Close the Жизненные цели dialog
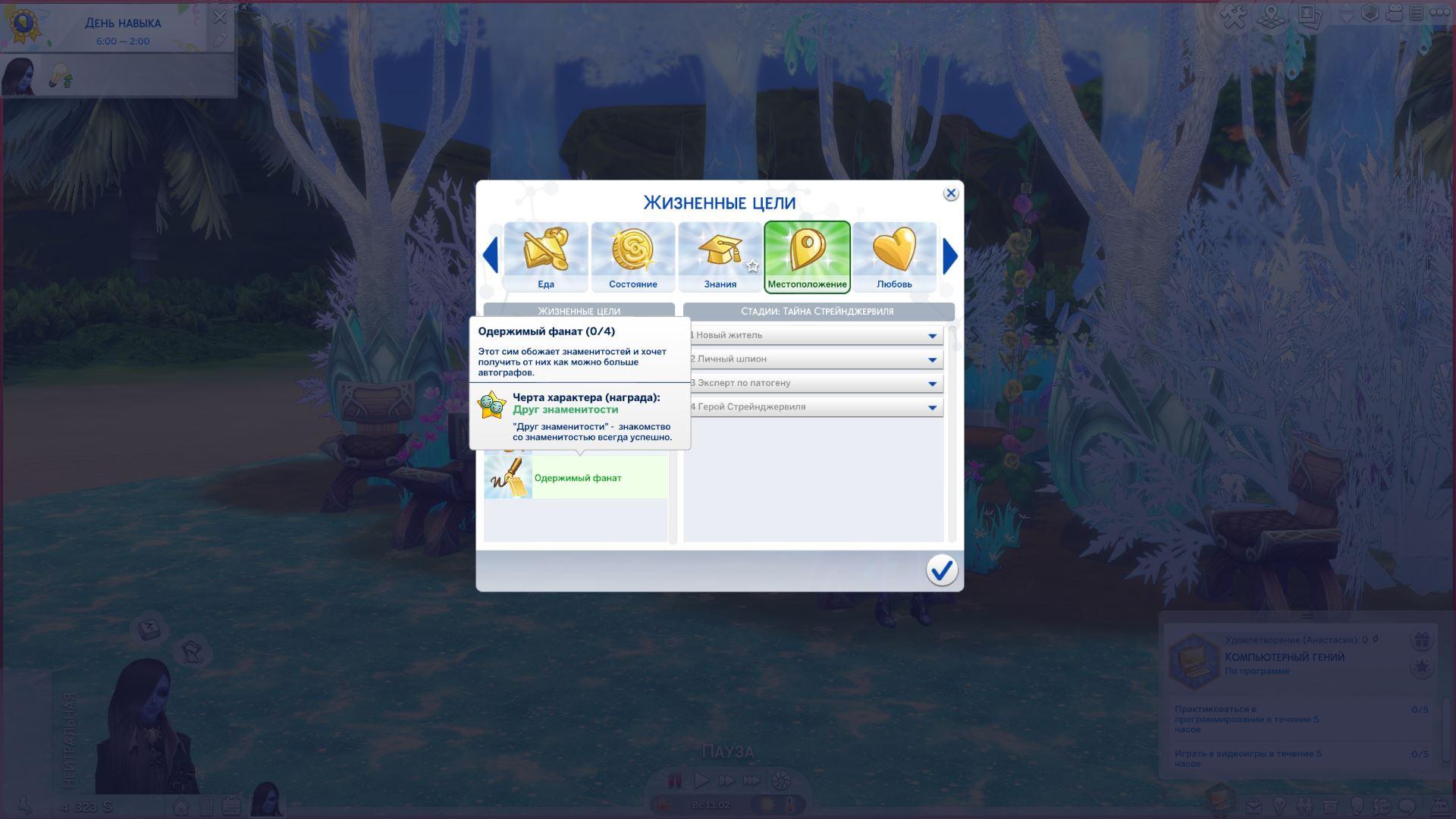Screen dimensions: 1456x819 (950, 193)
